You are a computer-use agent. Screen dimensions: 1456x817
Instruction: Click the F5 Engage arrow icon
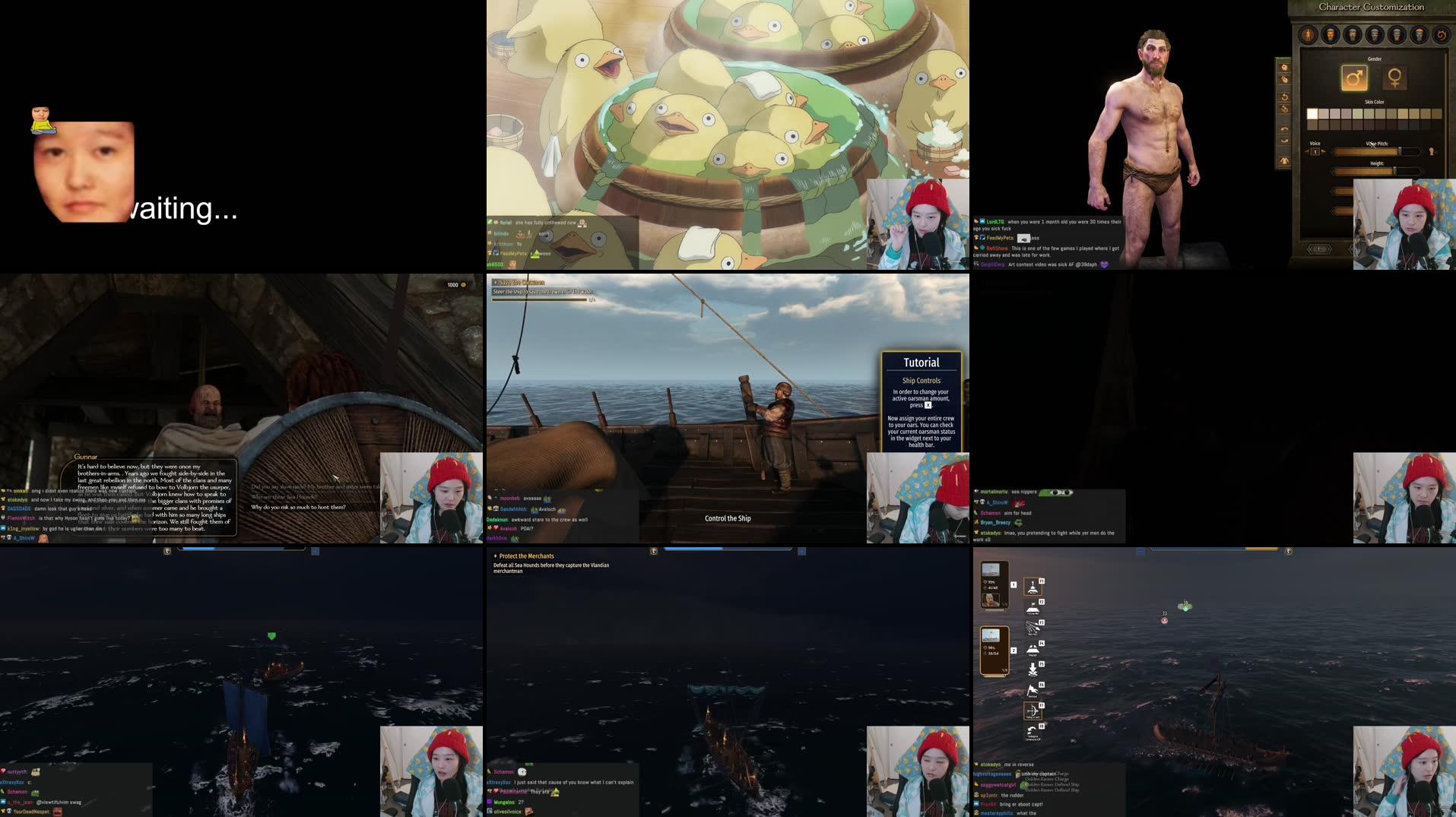pos(1033,667)
